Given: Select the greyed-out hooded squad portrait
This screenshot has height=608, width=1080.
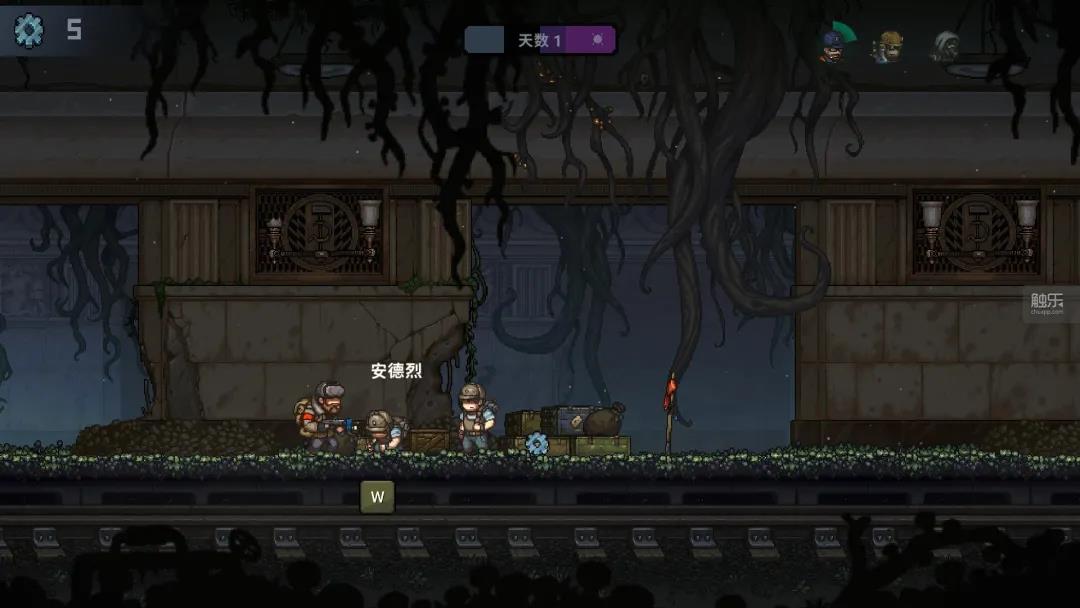Looking at the screenshot, I should pos(946,45).
